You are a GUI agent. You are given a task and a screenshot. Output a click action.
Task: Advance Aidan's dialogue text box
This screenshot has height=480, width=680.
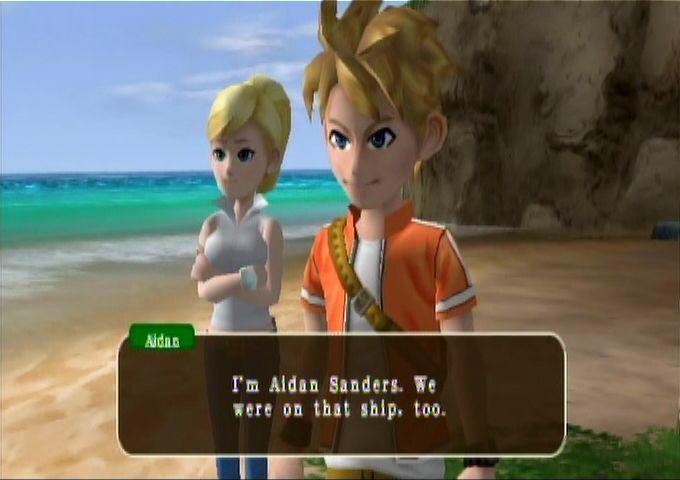(341, 395)
